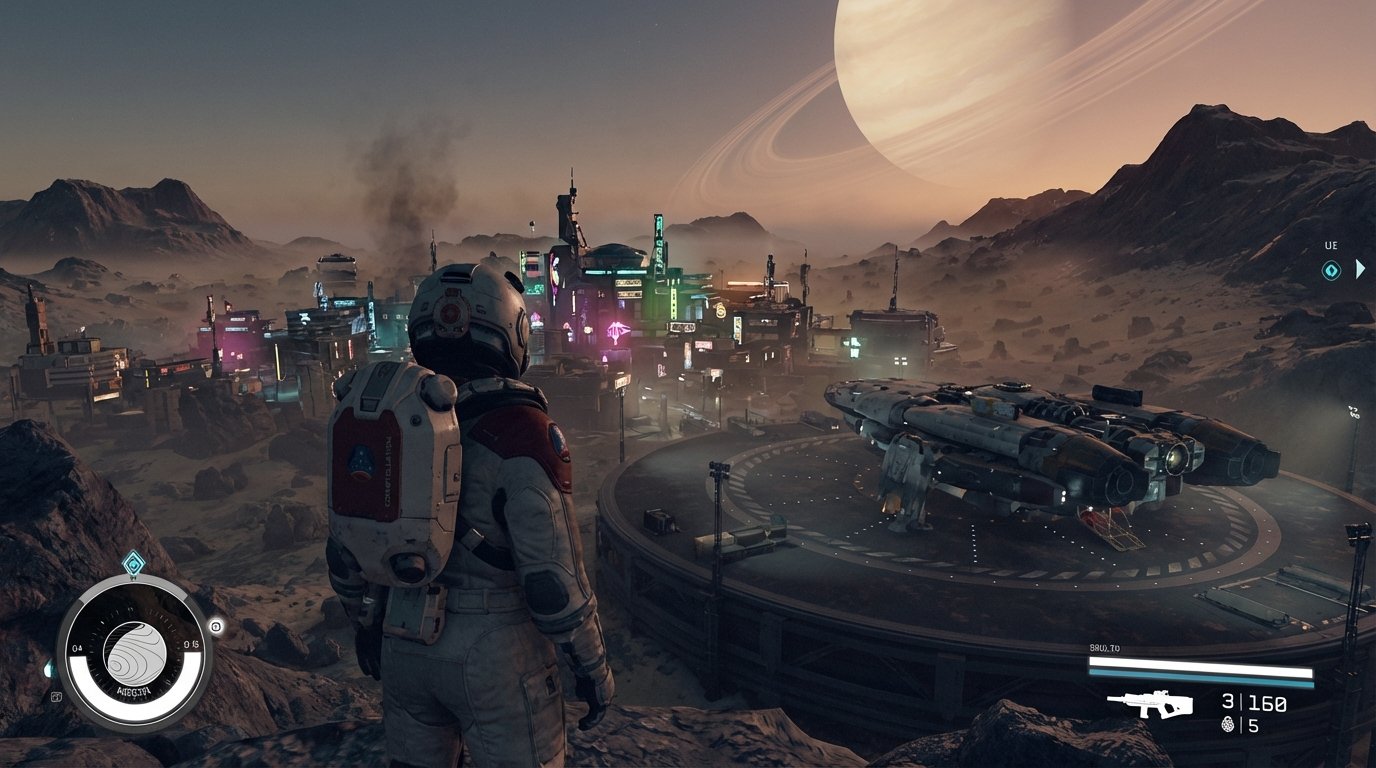
Task: Expand the BRW.TO quest objective label
Action: coord(1104,647)
